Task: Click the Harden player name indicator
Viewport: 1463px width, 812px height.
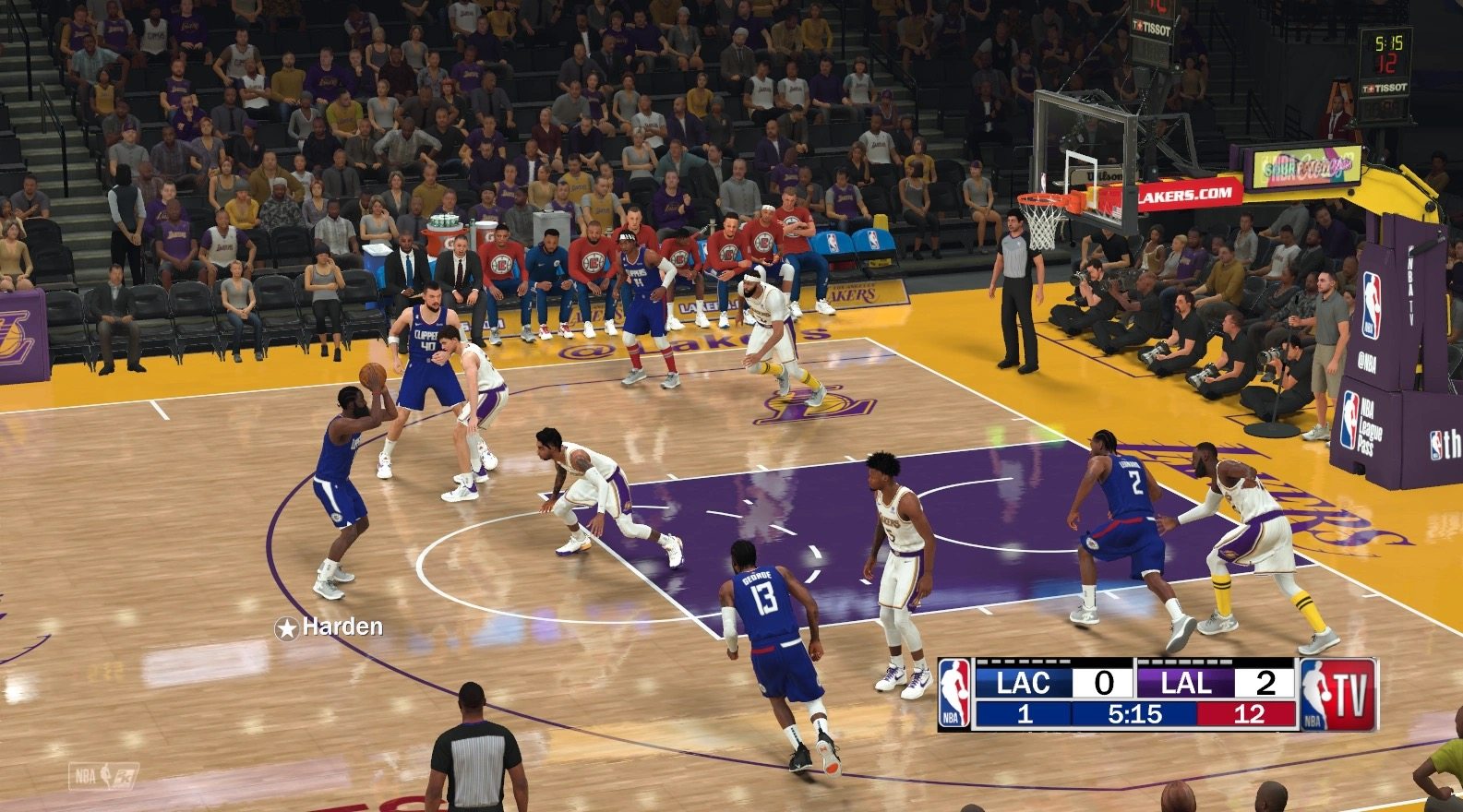Action: click(330, 627)
